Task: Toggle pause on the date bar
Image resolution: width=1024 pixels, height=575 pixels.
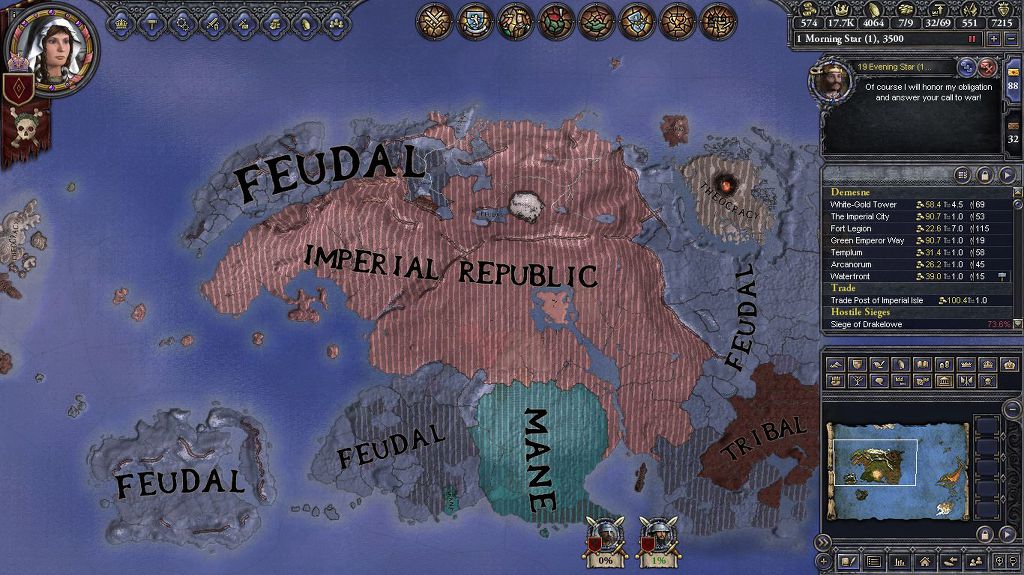Action: [971, 38]
